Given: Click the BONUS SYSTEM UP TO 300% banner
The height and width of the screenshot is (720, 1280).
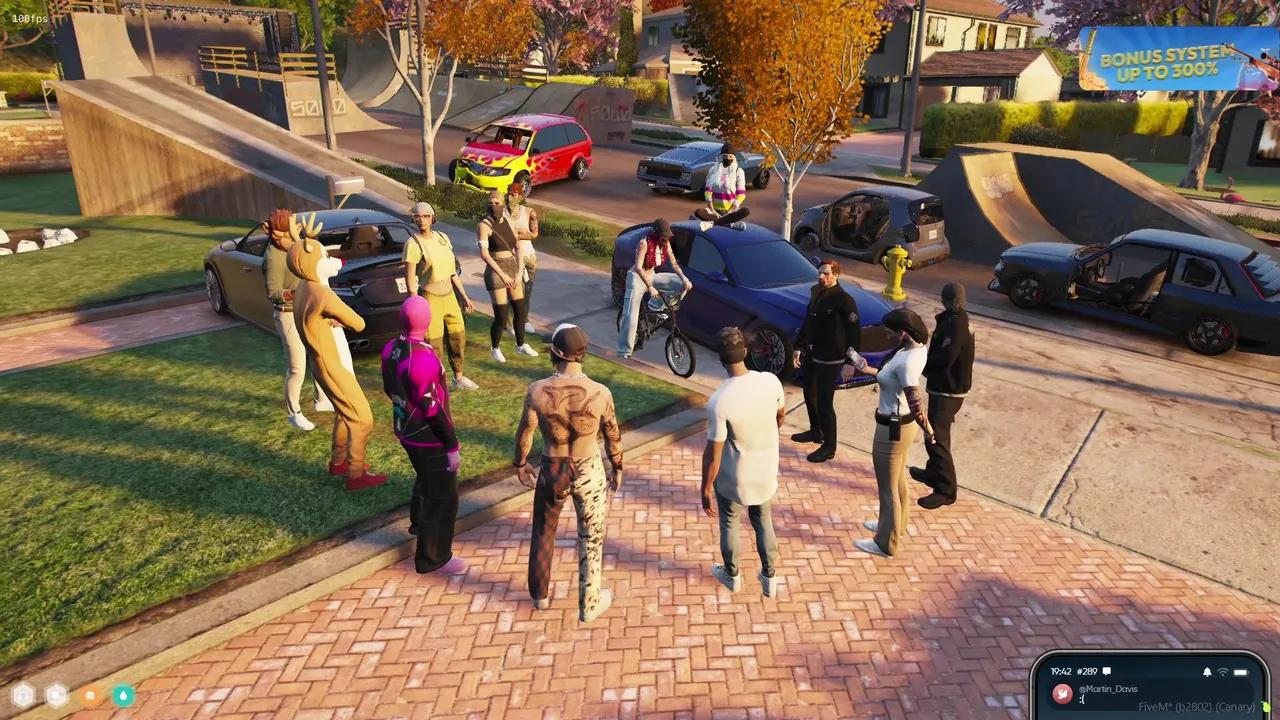Looking at the screenshot, I should (x=1165, y=62).
